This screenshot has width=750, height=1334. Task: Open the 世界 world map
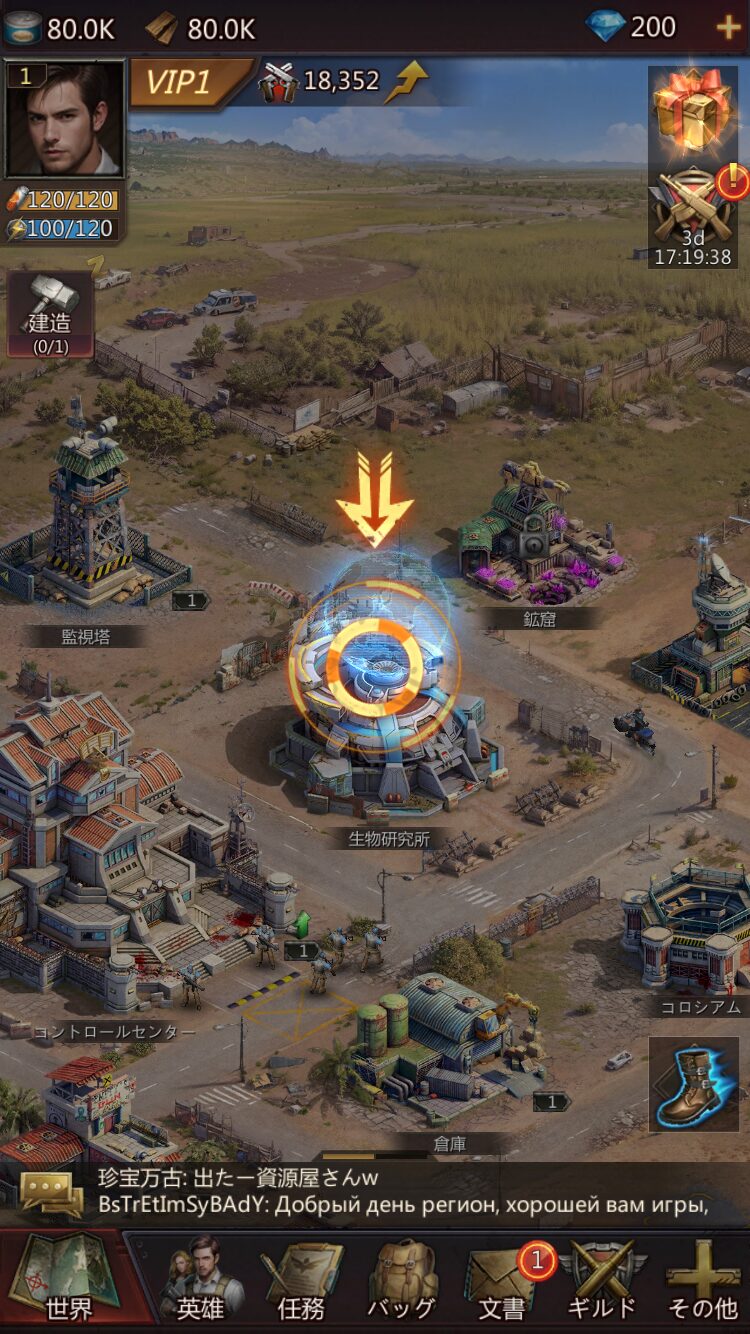pos(65,1277)
